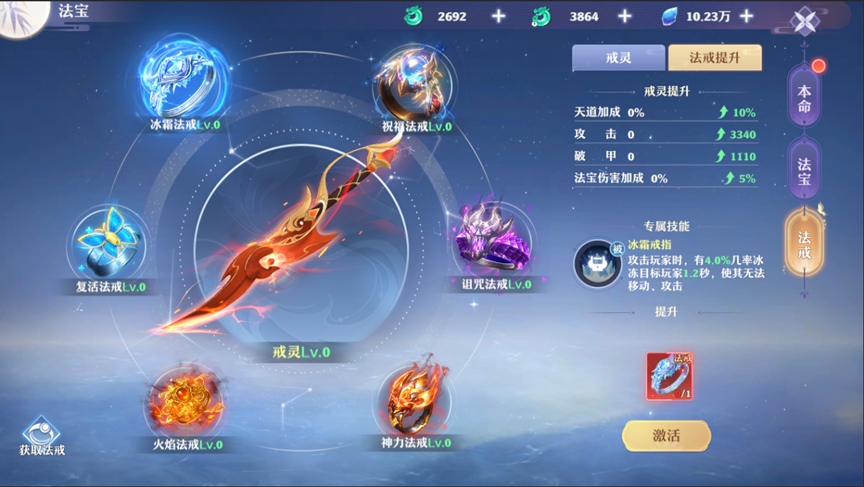Switch to the 法戒提升 tab
Viewport: 864px width, 487px height.
coord(714,58)
